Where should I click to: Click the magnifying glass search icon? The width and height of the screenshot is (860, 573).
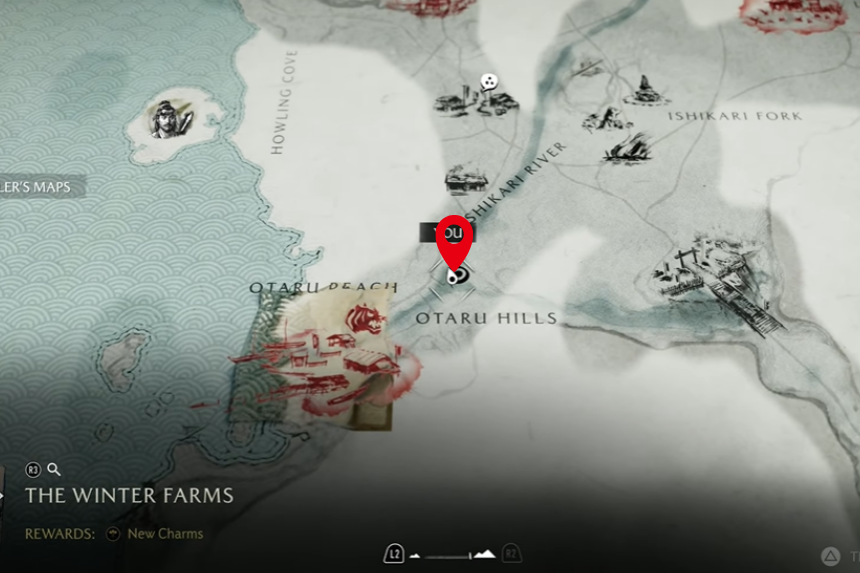pos(54,469)
